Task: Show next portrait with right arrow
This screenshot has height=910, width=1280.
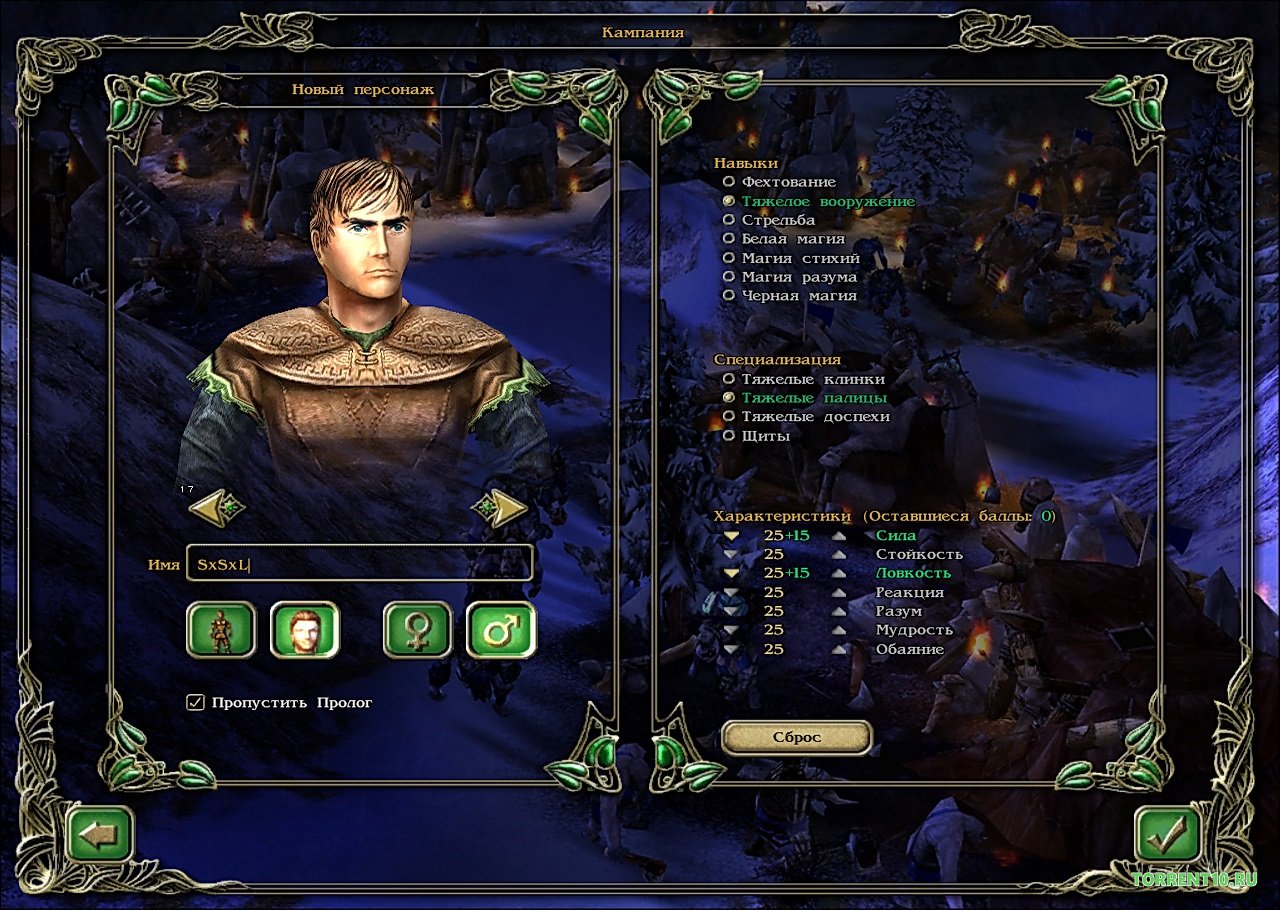Action: click(500, 508)
